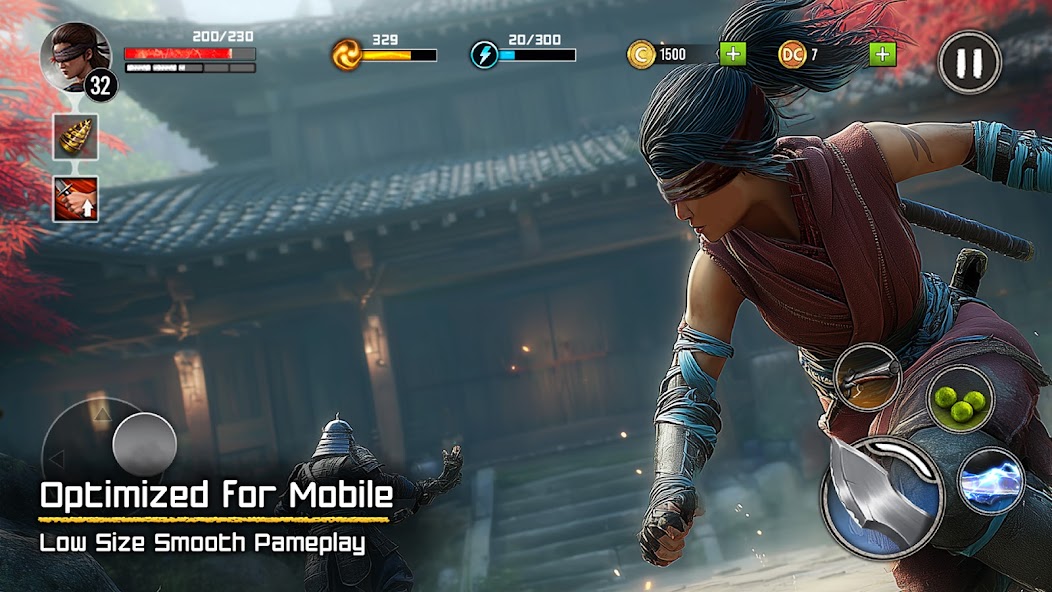Select the golden drill item icon
This screenshot has width=1052, height=592.
coord(76,137)
